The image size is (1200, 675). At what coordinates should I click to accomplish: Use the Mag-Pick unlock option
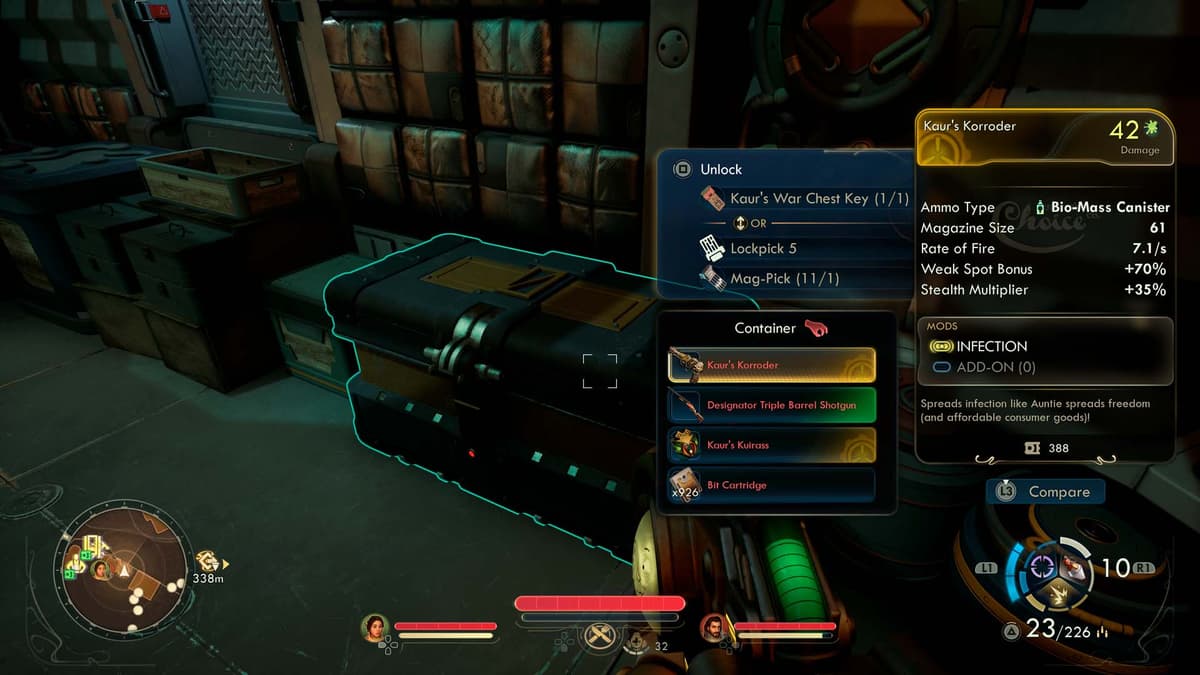(772, 279)
